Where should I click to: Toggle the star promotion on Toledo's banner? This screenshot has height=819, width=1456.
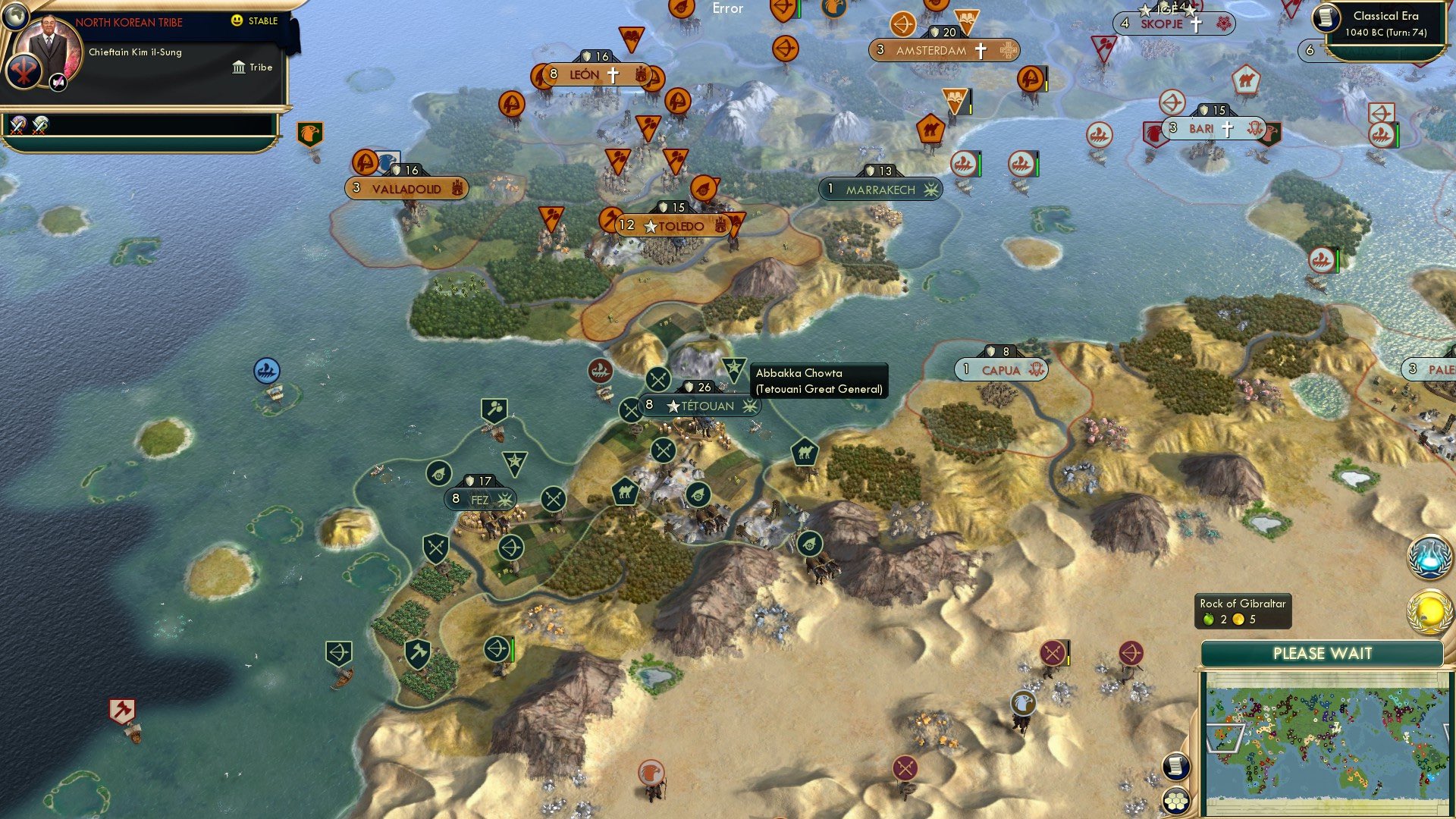pos(651,225)
